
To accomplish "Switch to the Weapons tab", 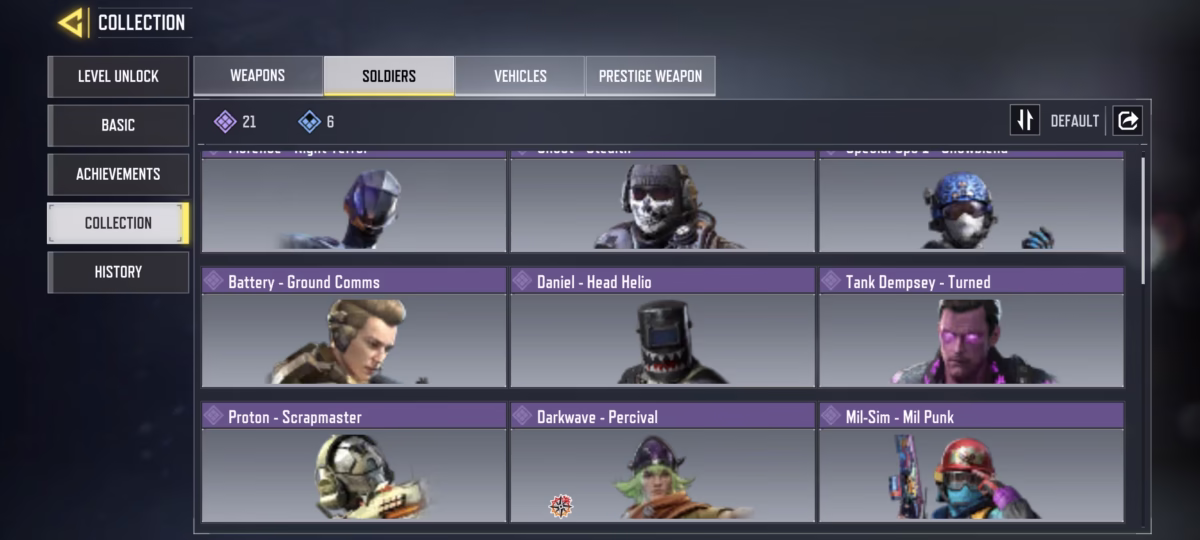I will (x=258, y=76).
